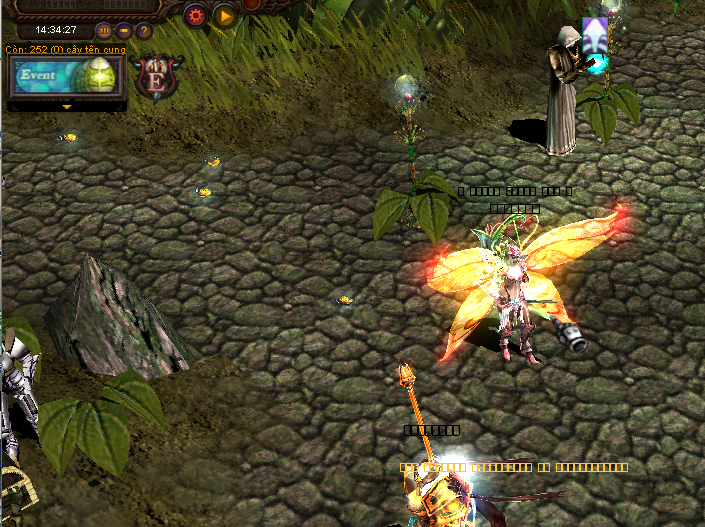The height and width of the screenshot is (527, 705).
Task: Open the Event egg banner
Action: point(66,76)
